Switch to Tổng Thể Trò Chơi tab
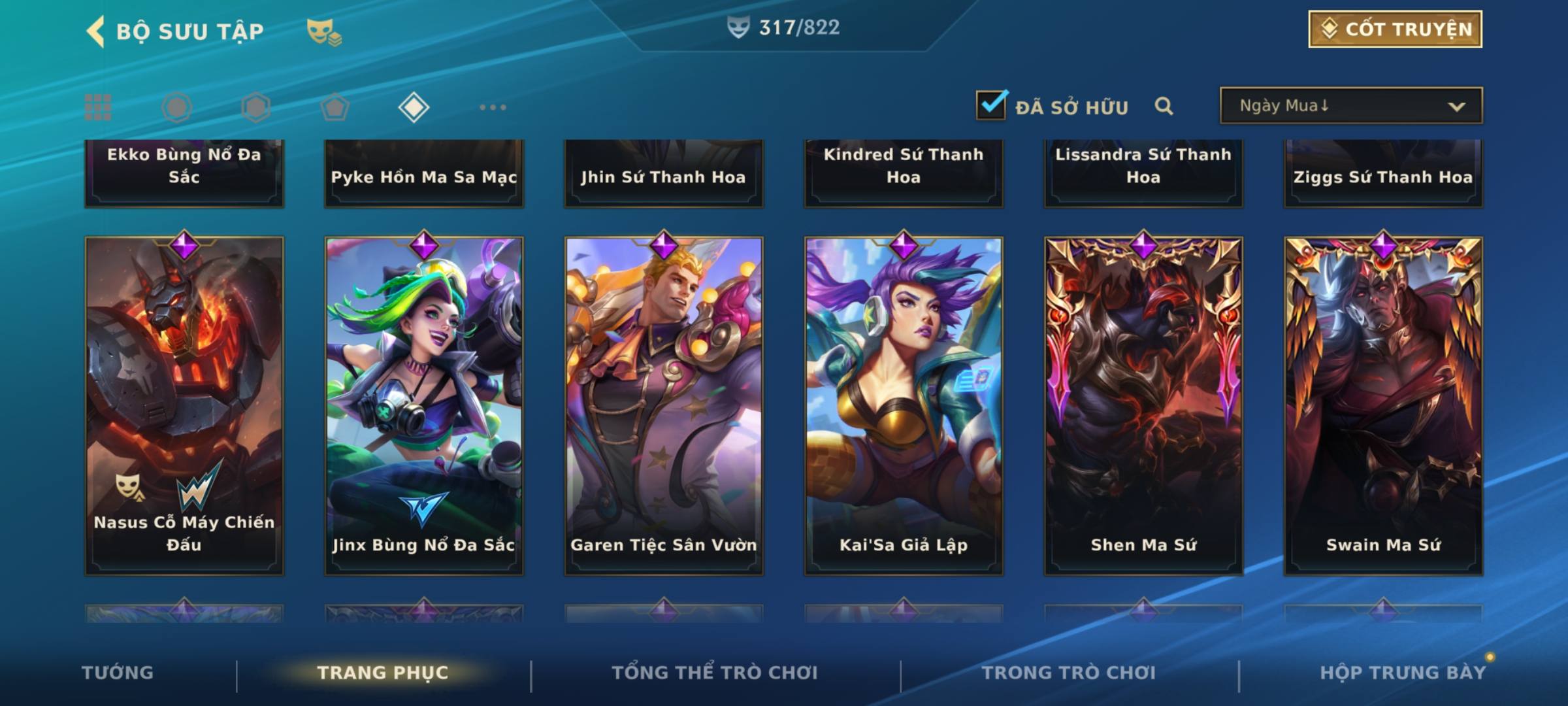This screenshot has height=706, width=1568. (x=715, y=673)
